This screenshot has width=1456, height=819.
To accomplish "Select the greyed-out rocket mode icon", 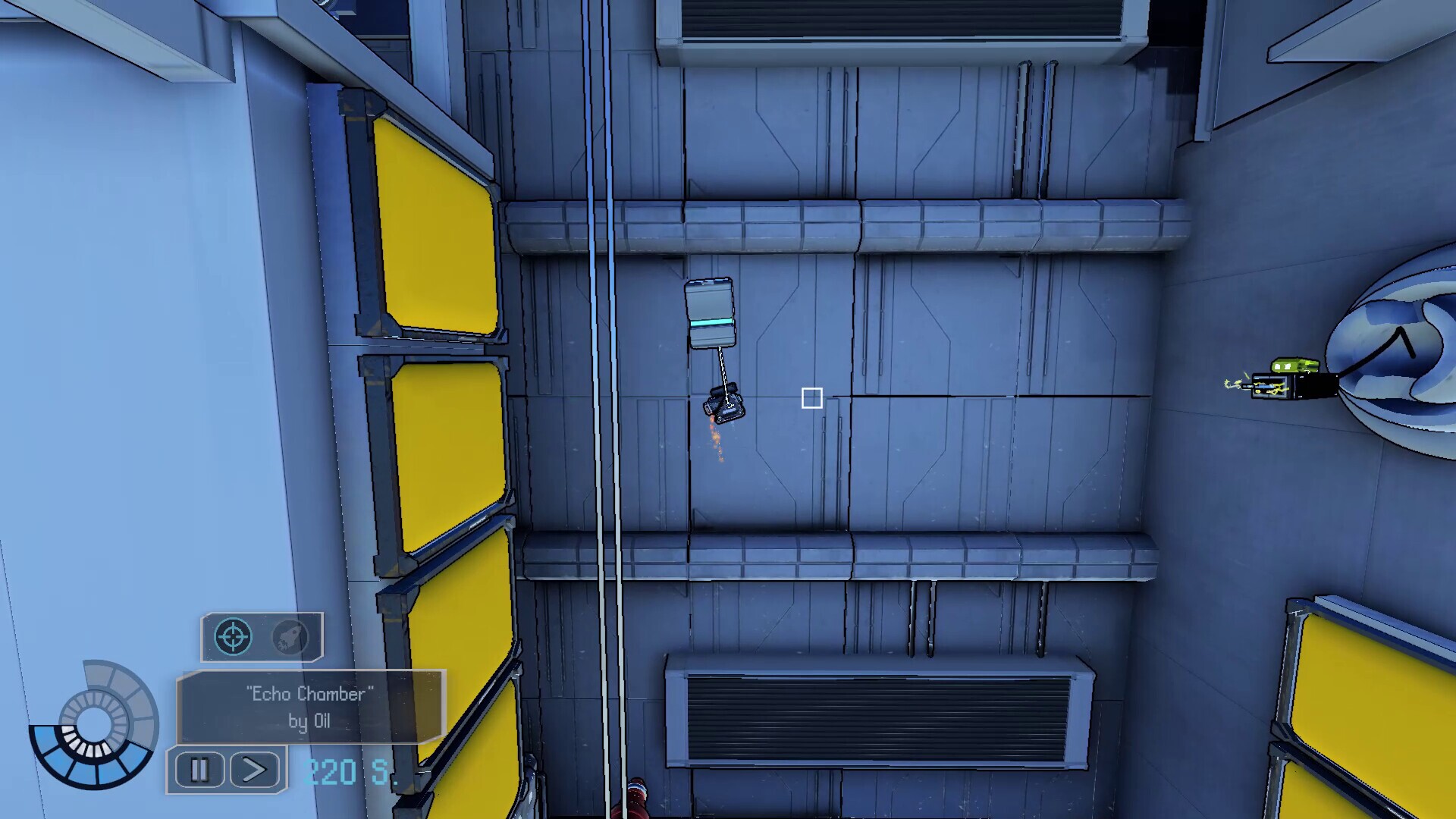I will click(x=290, y=637).
